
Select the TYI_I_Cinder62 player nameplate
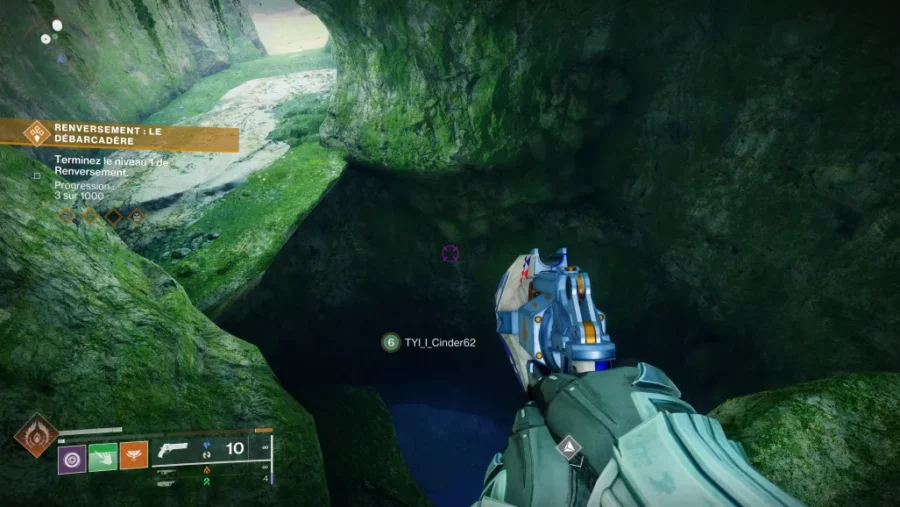[429, 343]
